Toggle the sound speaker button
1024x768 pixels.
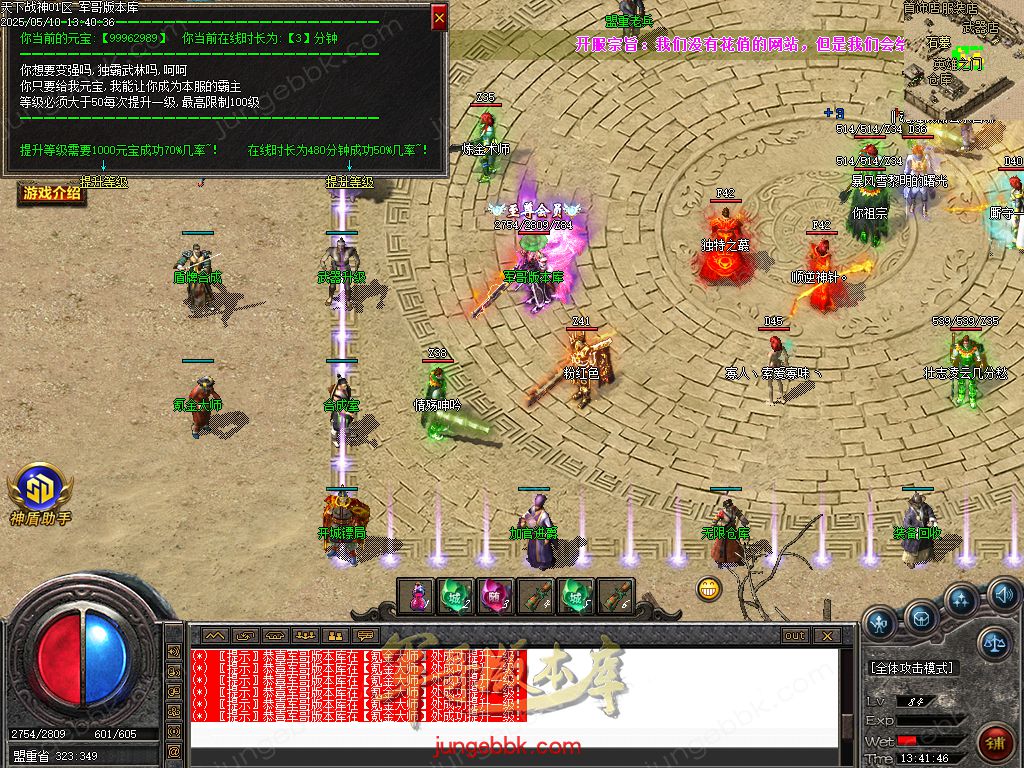pyautogui.click(x=1003, y=597)
